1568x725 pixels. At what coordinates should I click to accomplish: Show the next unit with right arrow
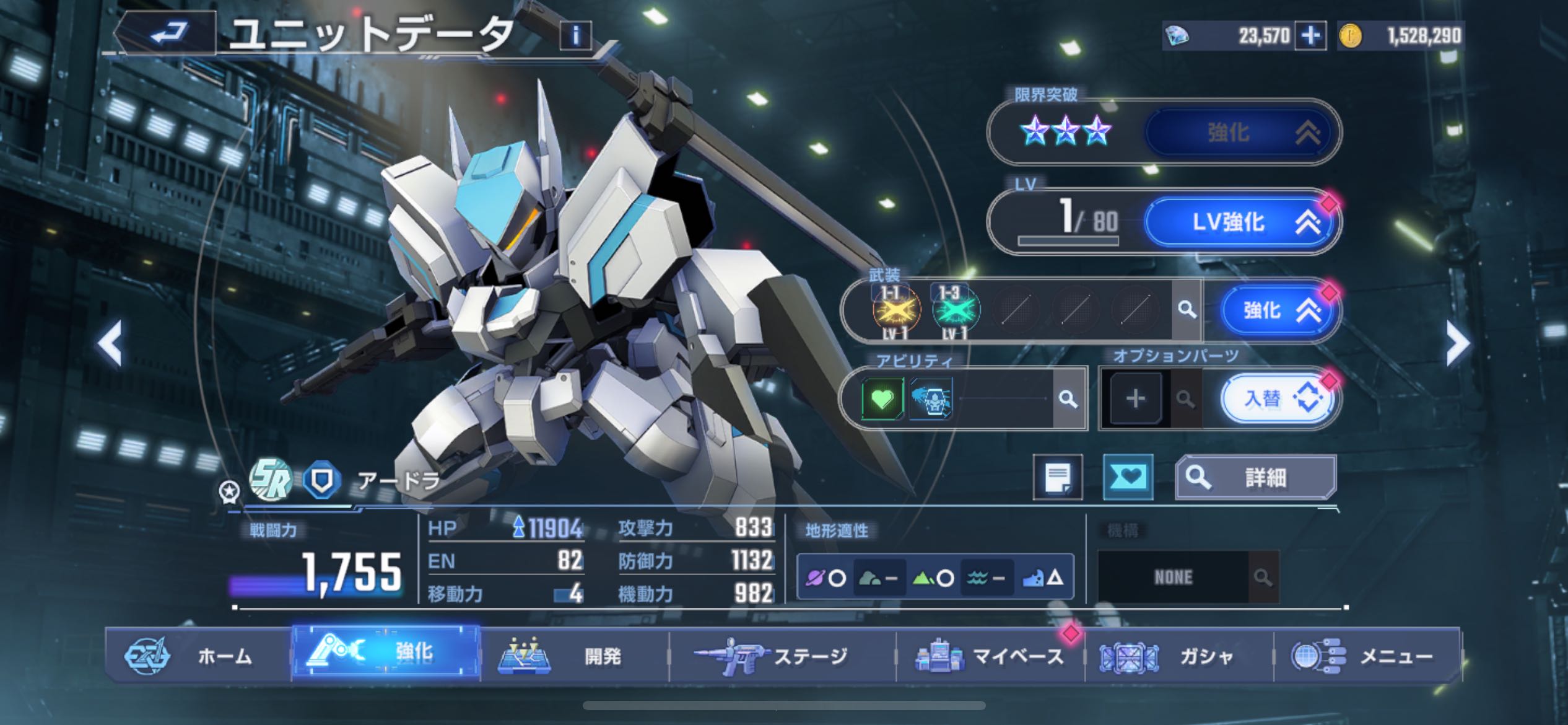coord(1457,345)
